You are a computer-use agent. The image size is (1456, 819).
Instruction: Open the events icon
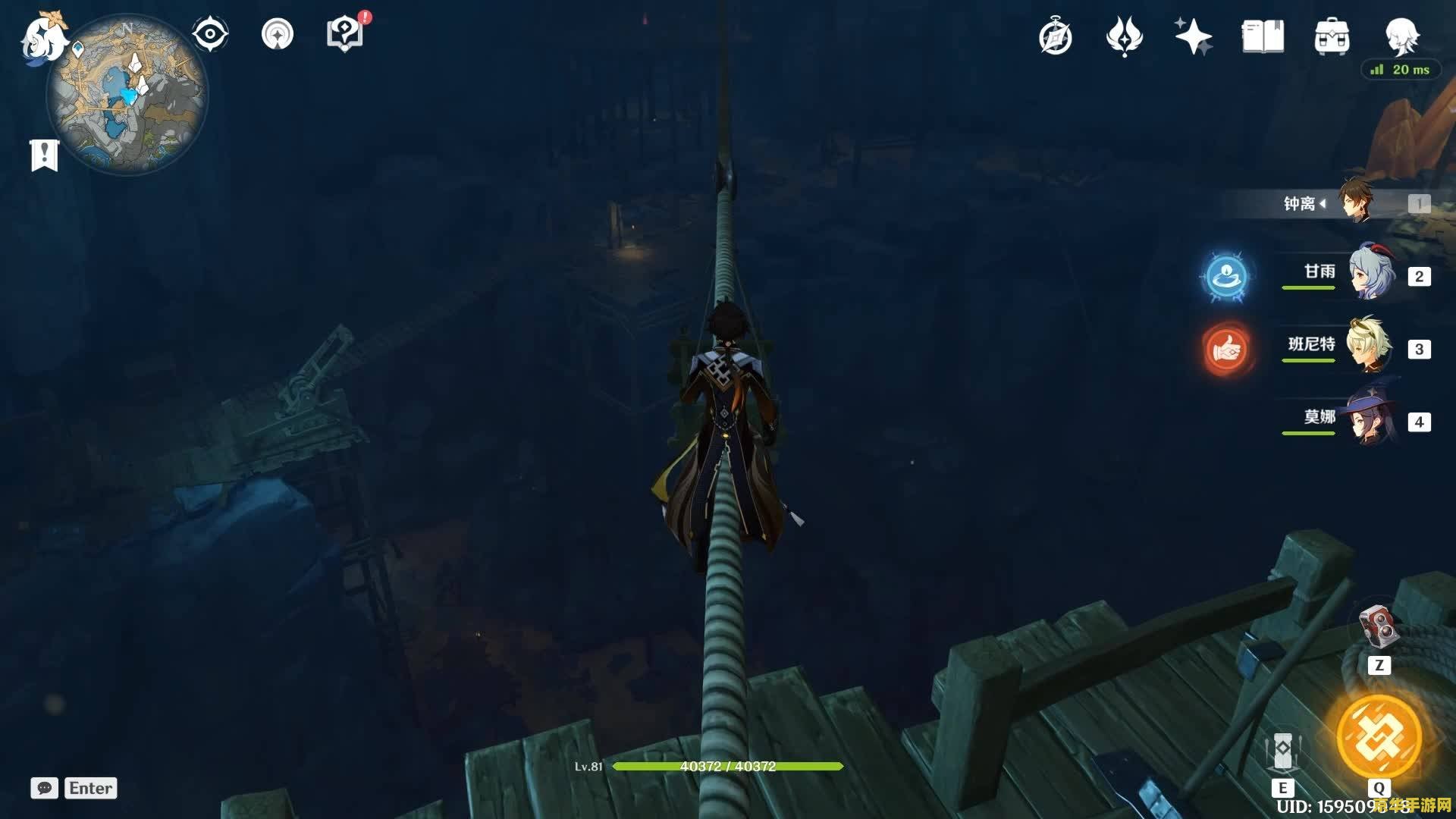click(x=1124, y=36)
